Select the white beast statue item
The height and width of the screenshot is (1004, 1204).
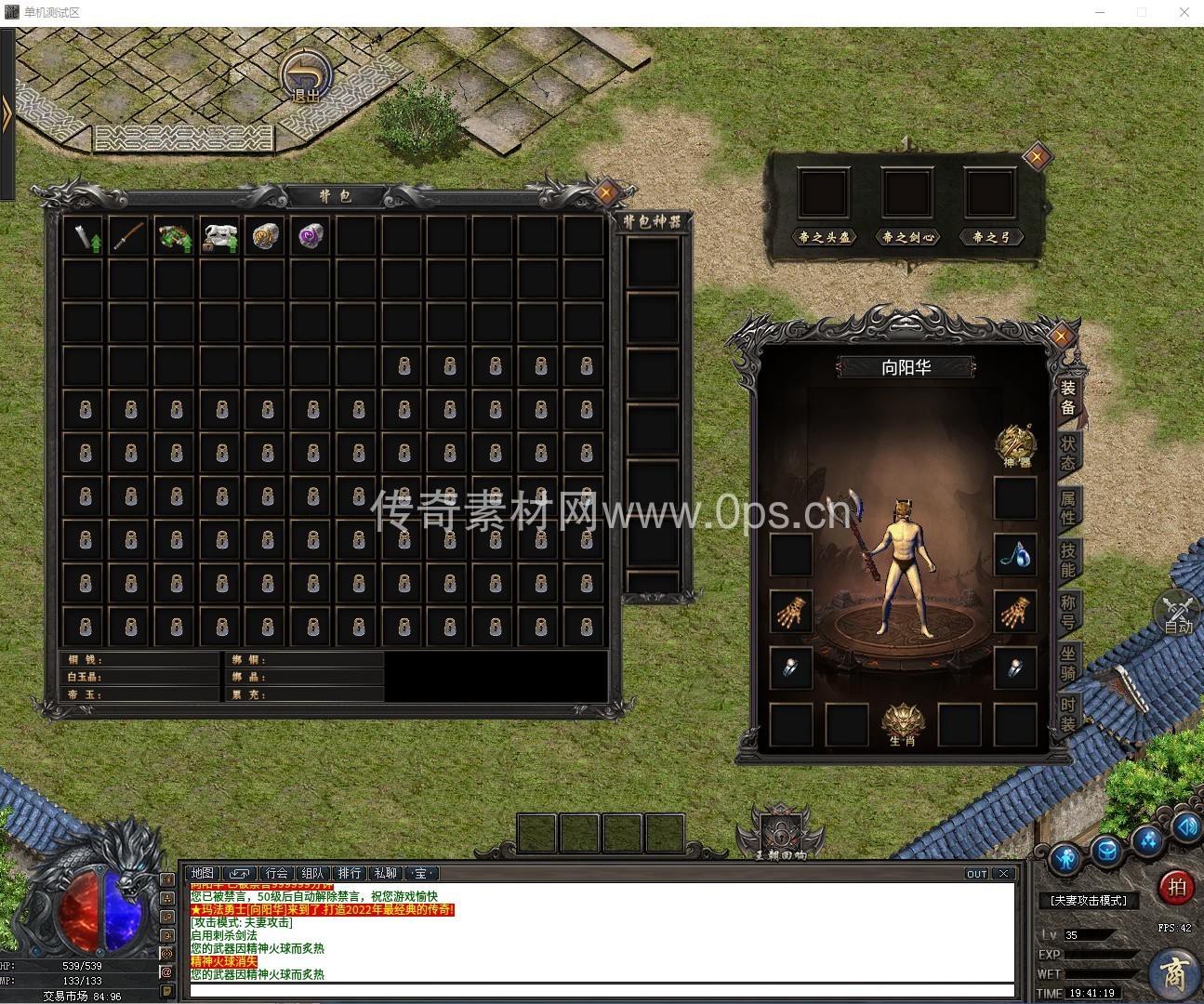(x=219, y=236)
